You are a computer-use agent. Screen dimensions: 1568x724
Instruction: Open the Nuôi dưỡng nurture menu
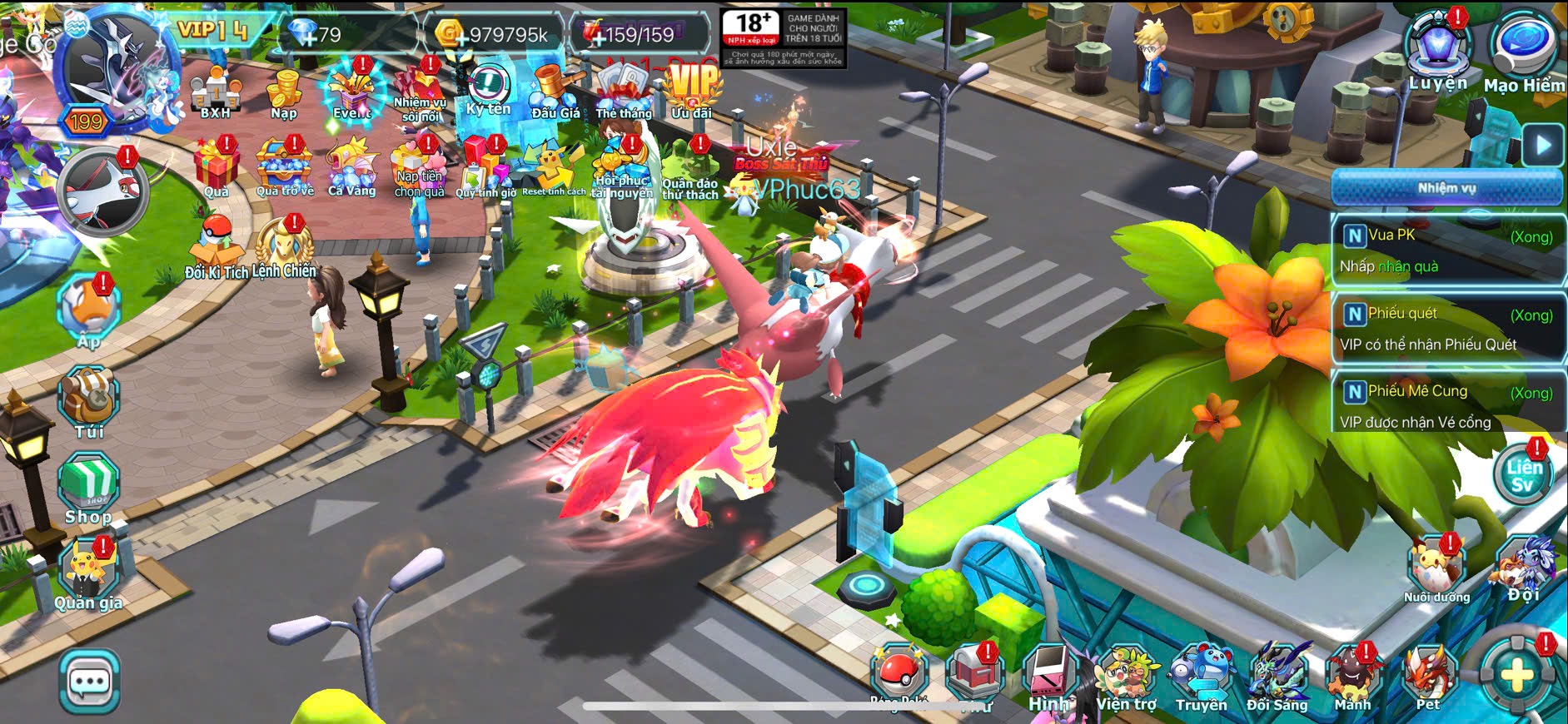coord(1436,568)
